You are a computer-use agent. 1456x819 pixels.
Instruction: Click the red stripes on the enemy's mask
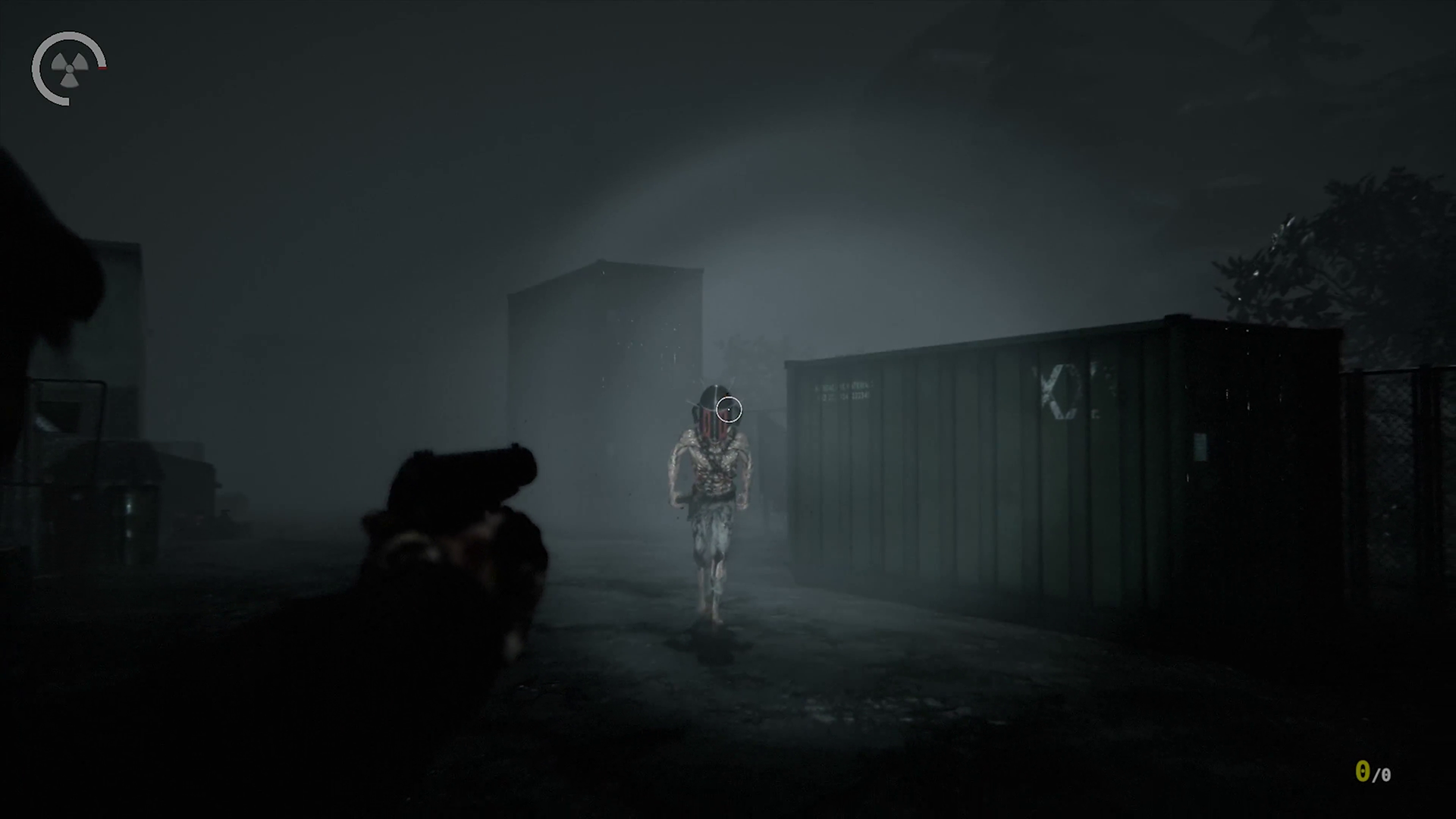click(711, 425)
